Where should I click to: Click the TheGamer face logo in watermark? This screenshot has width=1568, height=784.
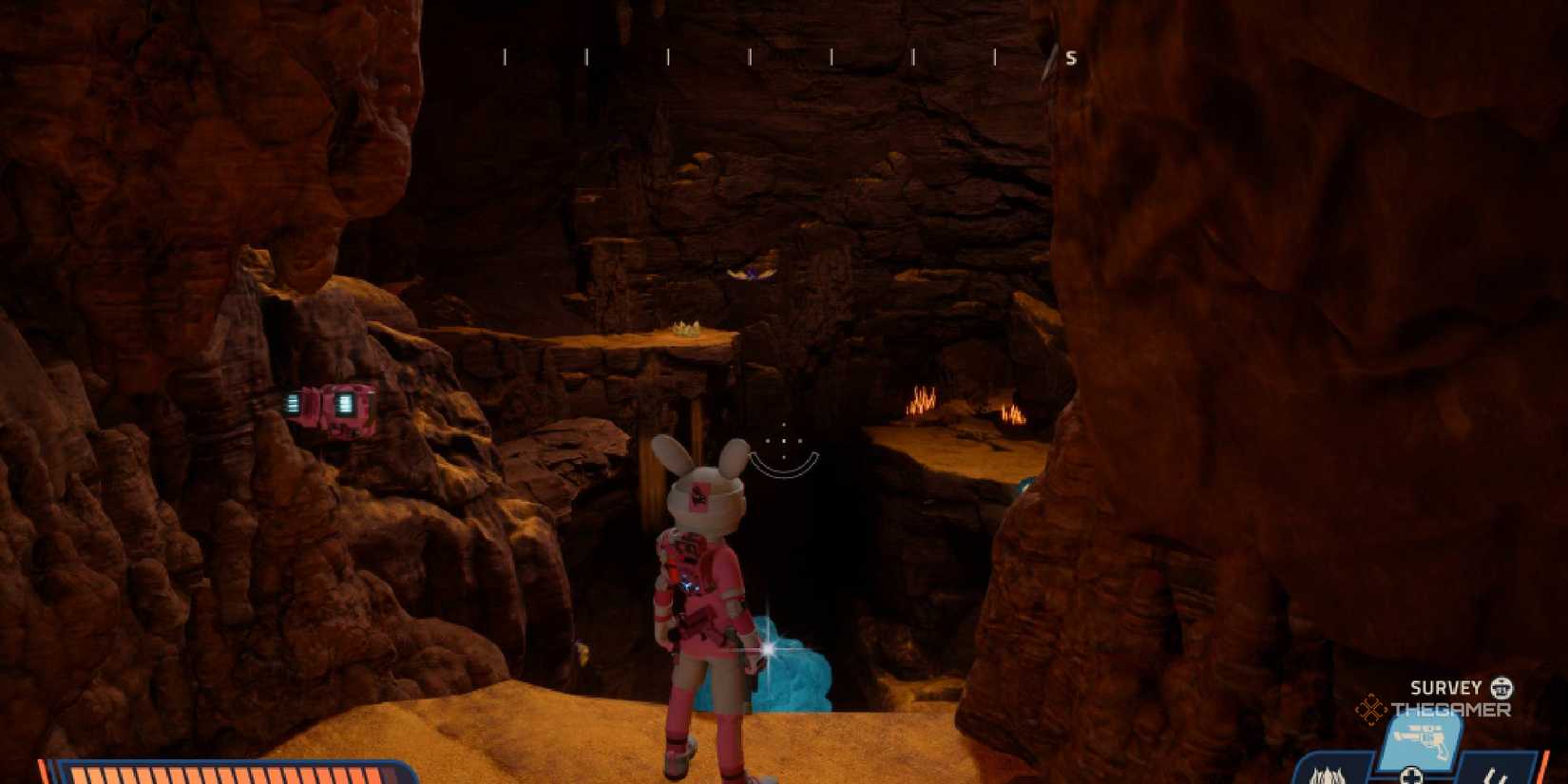(1501, 689)
